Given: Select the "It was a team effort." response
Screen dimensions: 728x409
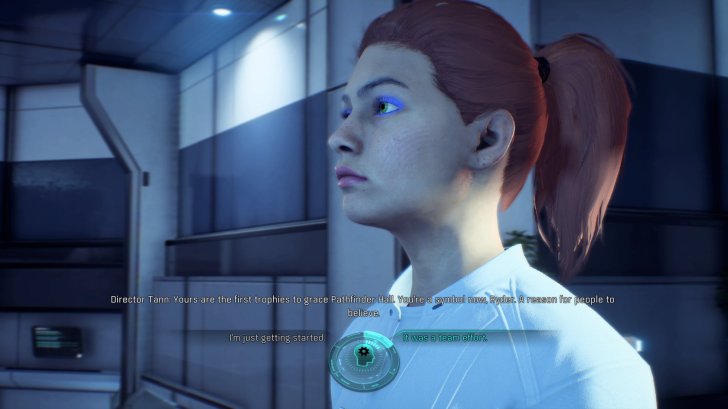Looking at the screenshot, I should pos(444,337).
